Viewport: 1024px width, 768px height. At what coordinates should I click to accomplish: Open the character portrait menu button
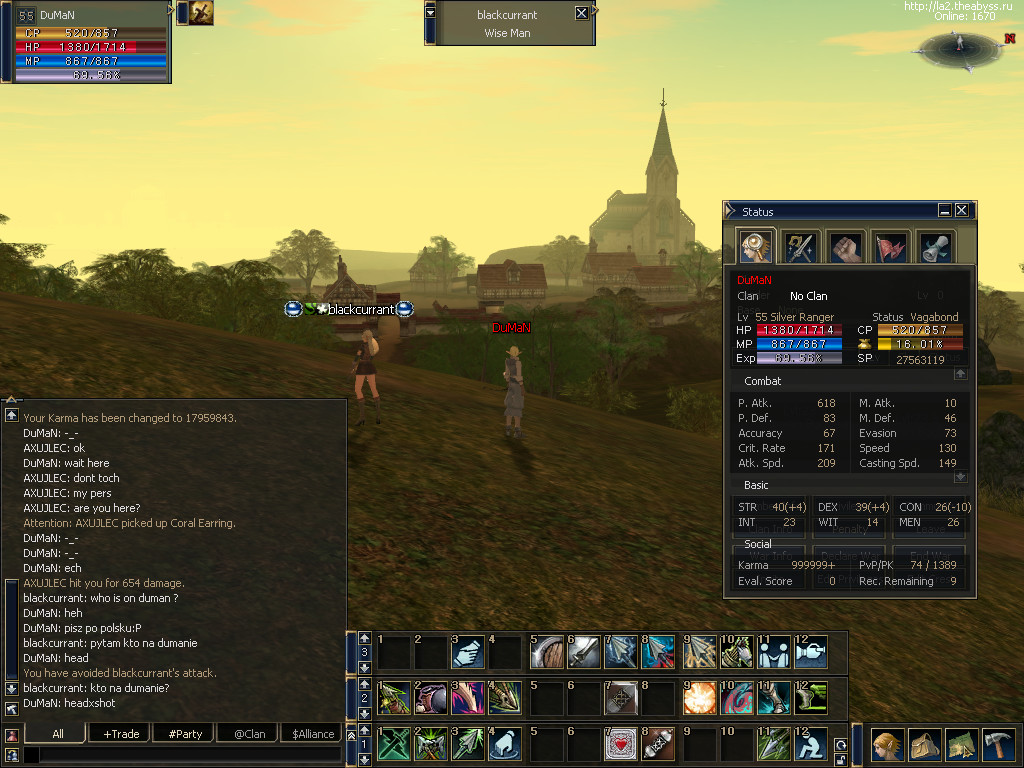(x=887, y=745)
